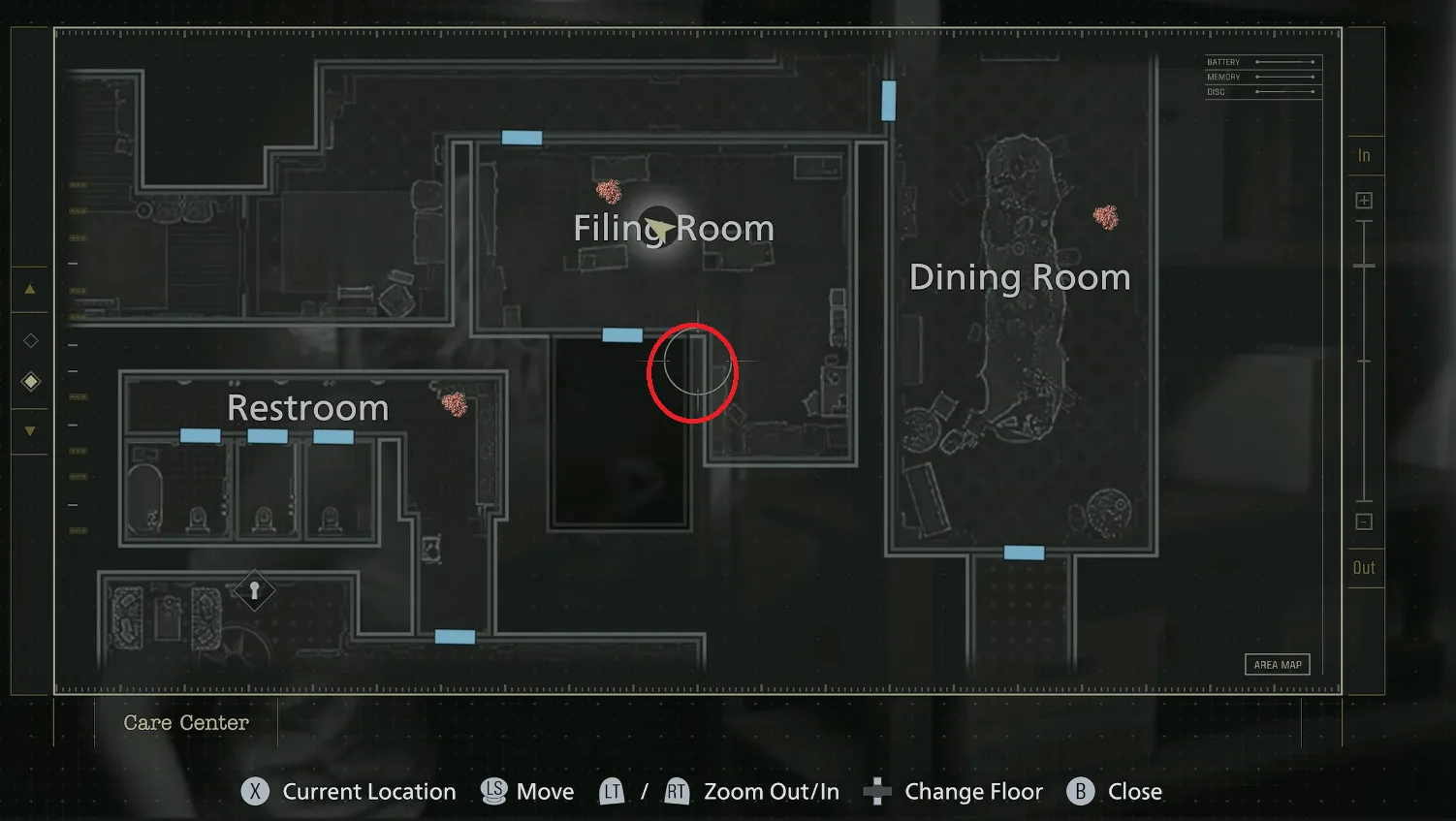Click the player location arrow marker
Viewport: 1456px width, 821px height.
coord(660,230)
